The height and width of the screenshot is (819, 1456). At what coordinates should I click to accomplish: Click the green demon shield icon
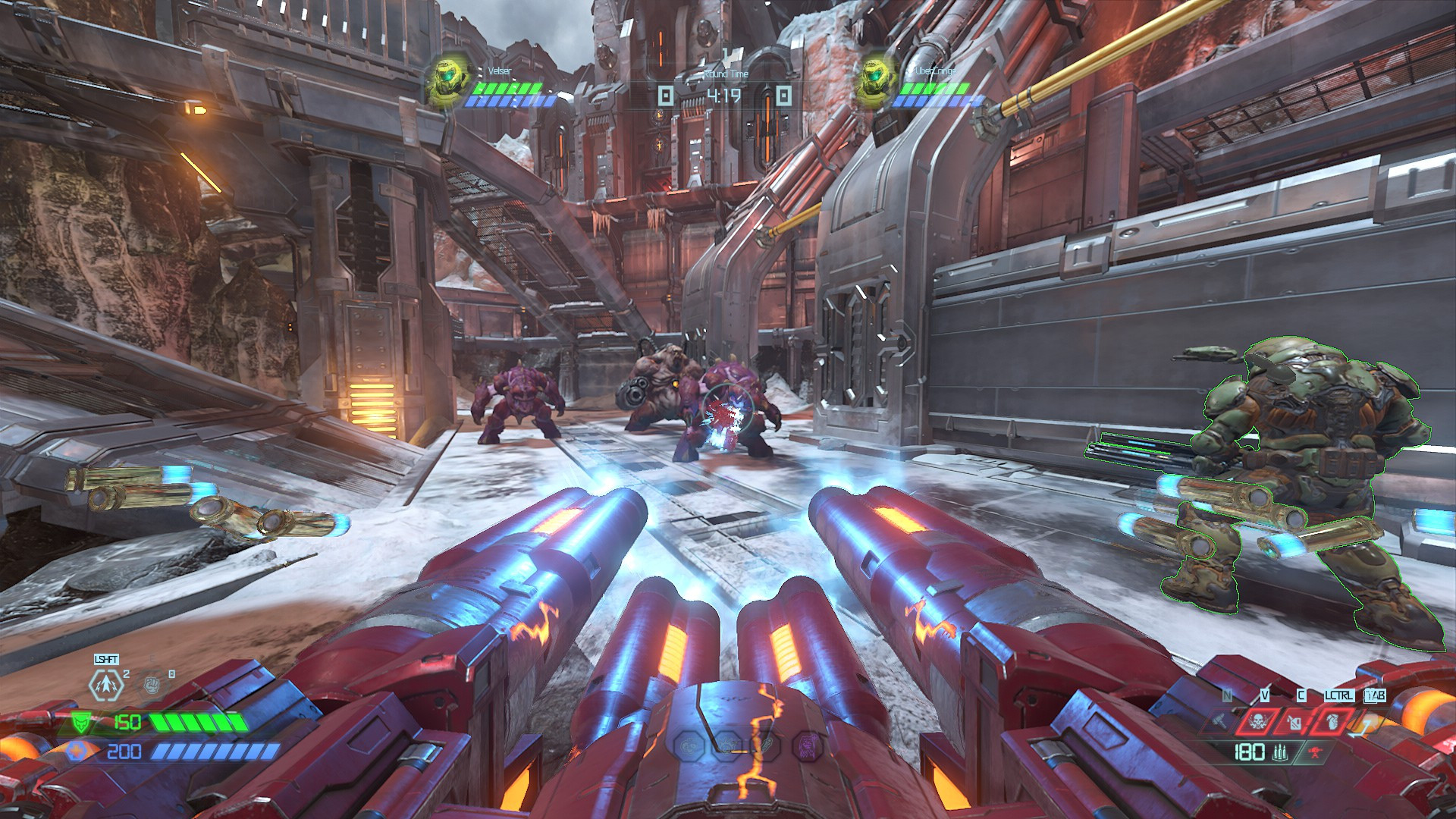click(x=80, y=722)
